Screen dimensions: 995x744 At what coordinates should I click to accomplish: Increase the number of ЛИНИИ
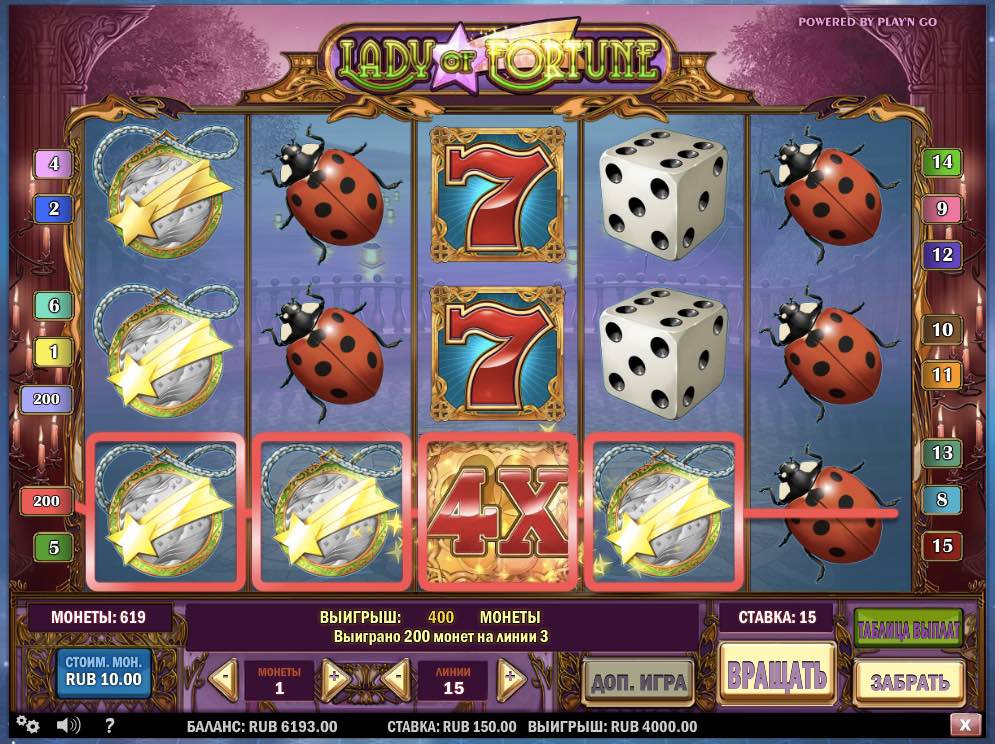pos(510,677)
